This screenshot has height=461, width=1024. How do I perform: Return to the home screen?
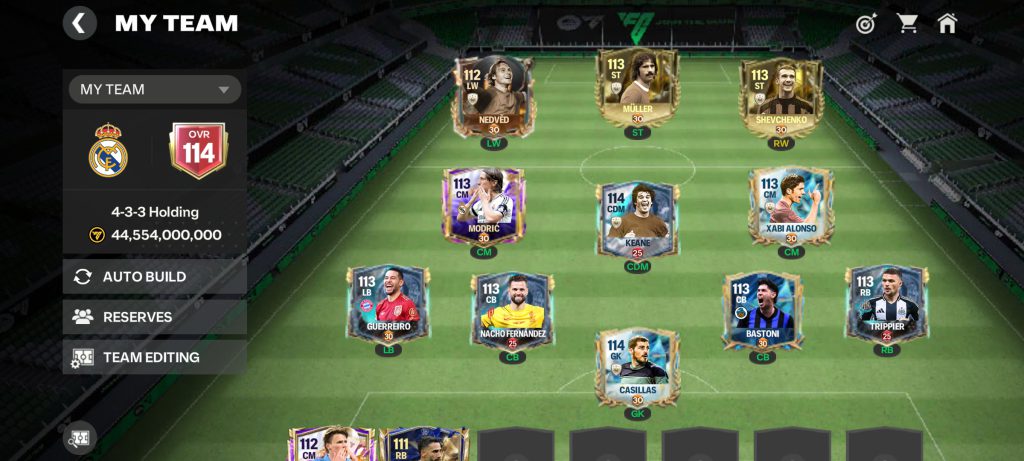(947, 23)
